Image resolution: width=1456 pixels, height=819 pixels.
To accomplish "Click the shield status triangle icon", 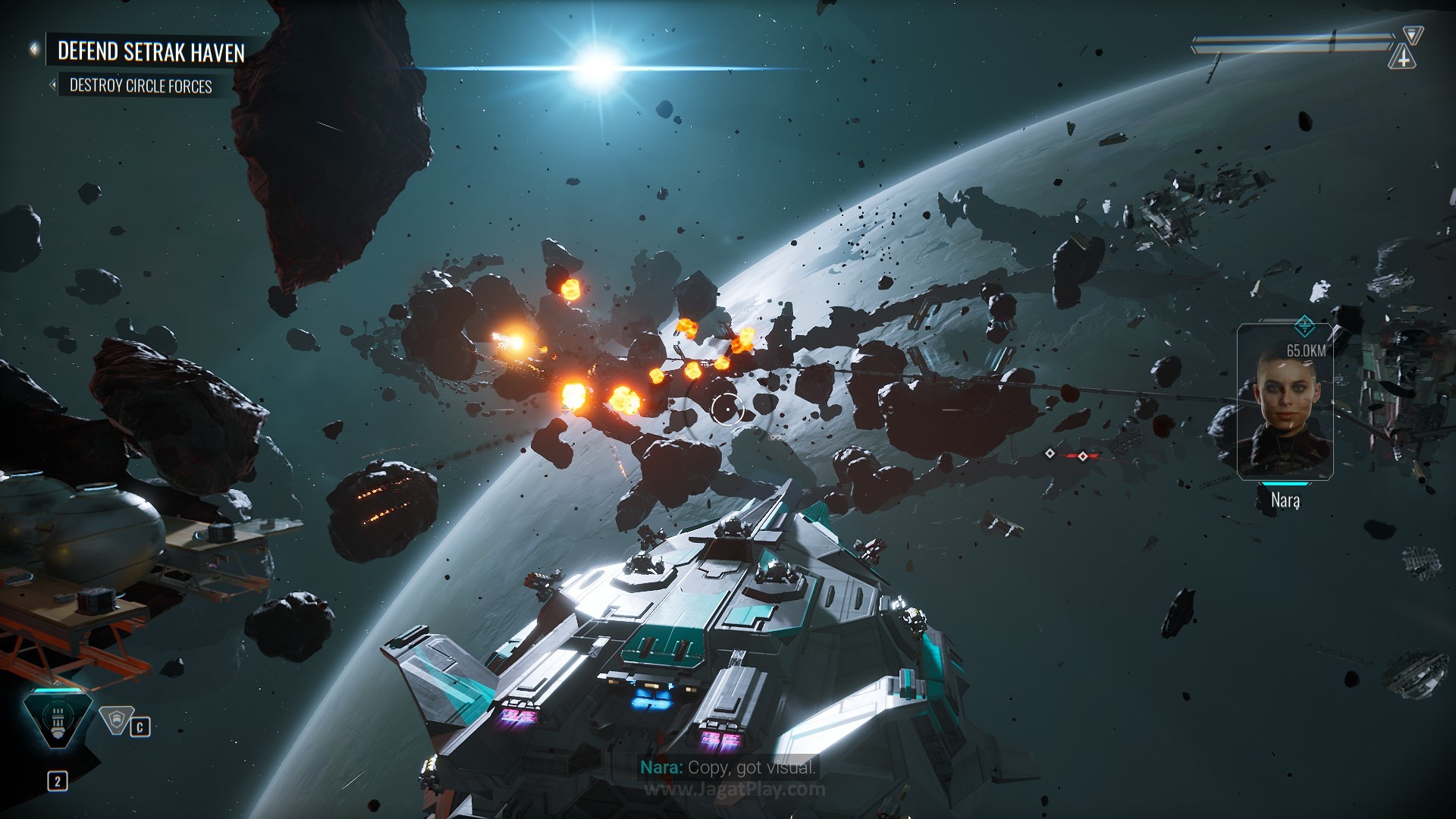I will tap(1412, 34).
